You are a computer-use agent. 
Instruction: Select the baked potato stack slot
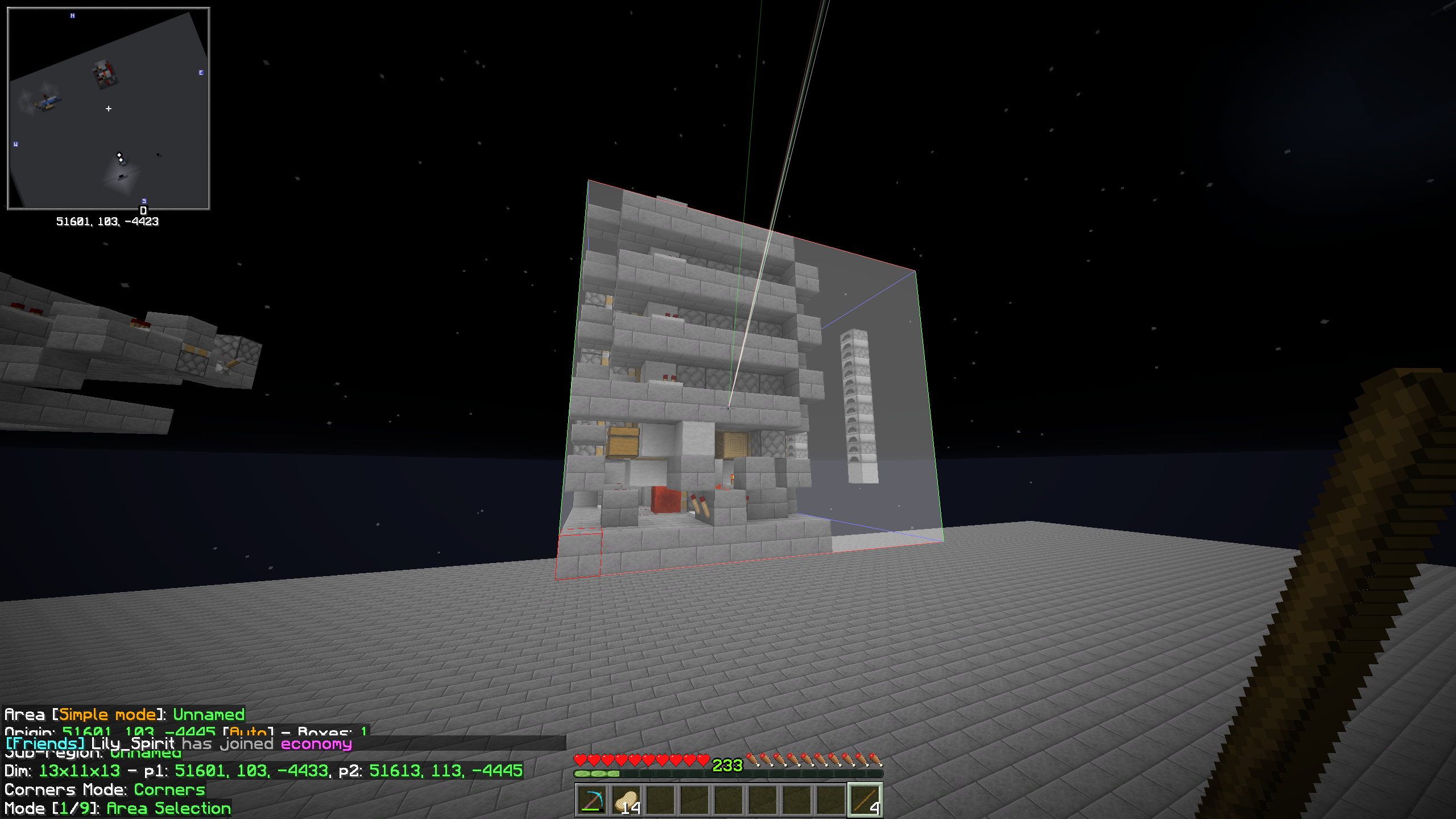[x=626, y=800]
